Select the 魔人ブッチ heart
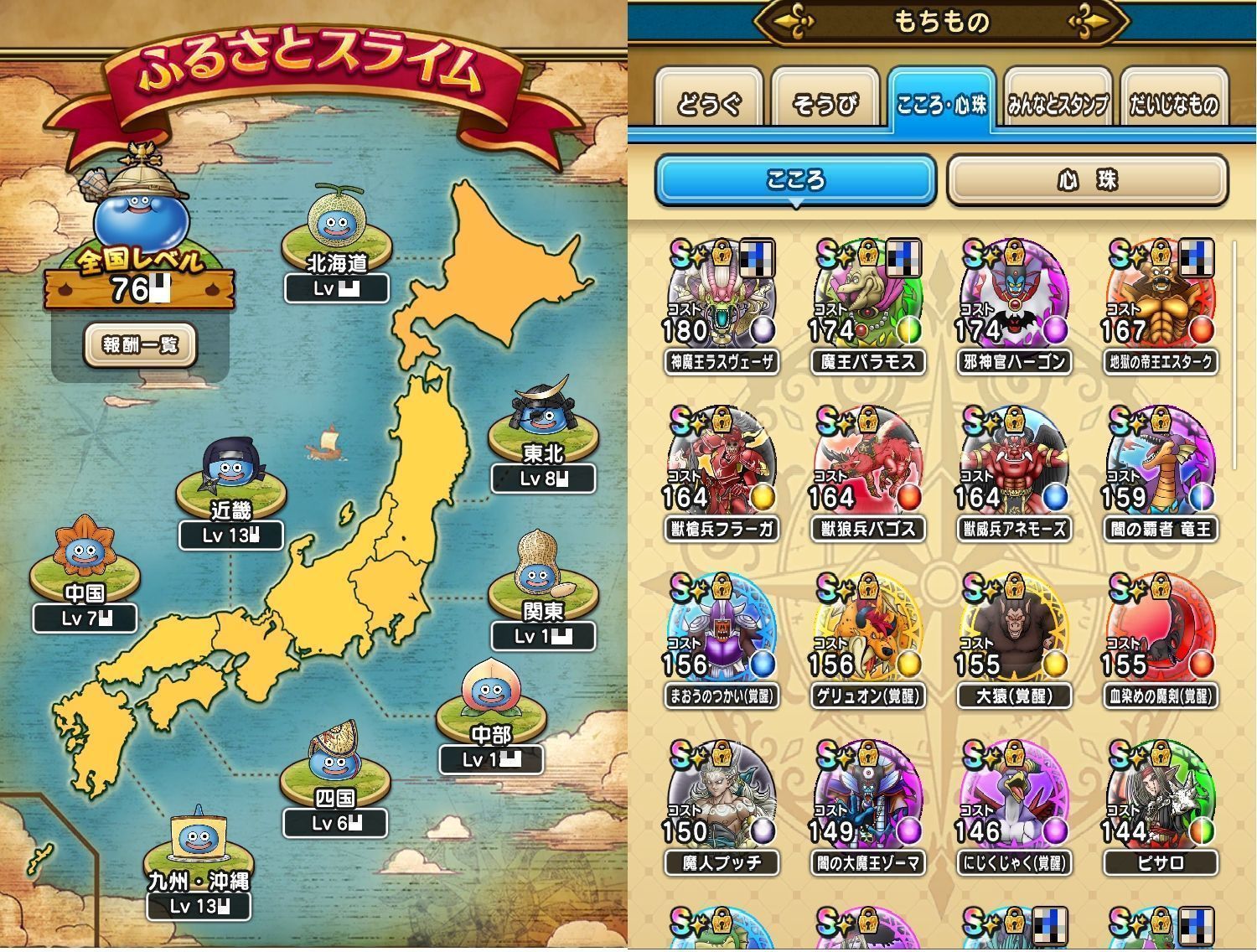Screen dimensions: 1257x952 [722, 796]
